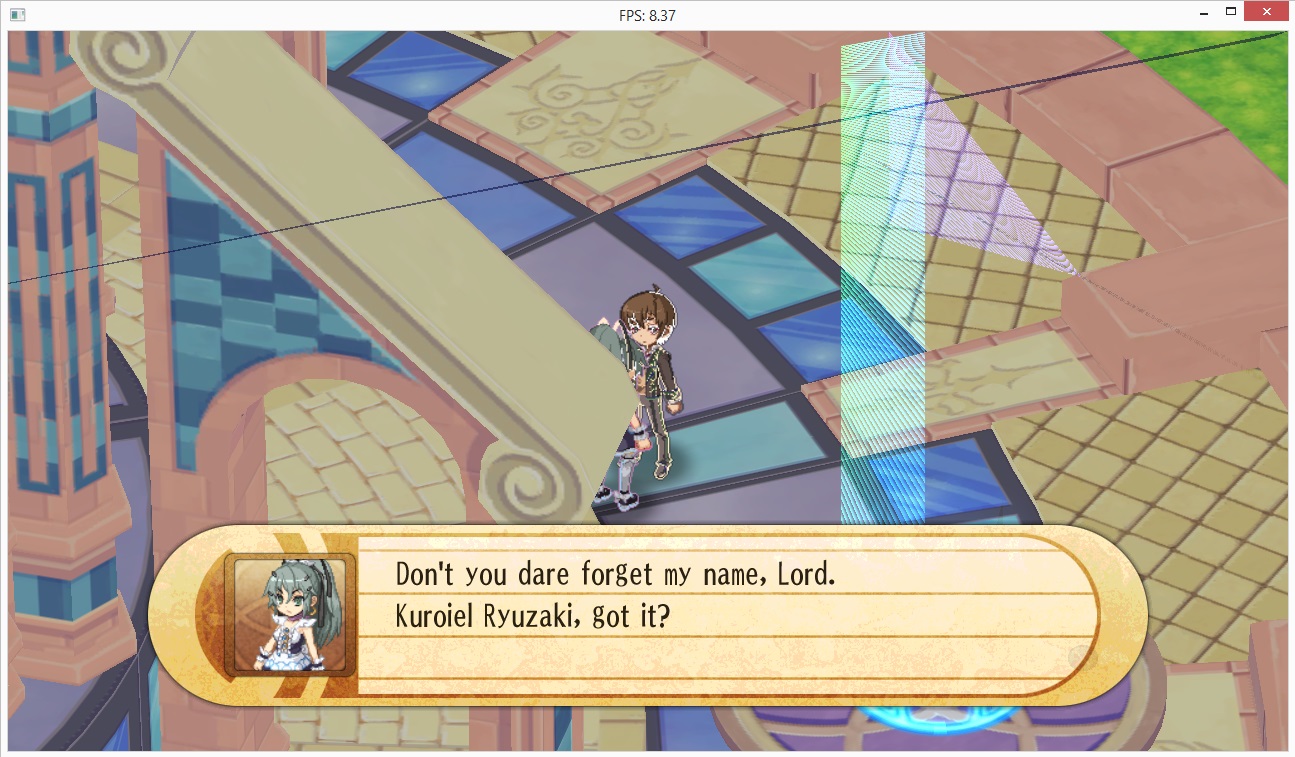Image resolution: width=1295 pixels, height=757 pixels.
Task: Click the green-haired speaker portrait
Action: [x=290, y=614]
